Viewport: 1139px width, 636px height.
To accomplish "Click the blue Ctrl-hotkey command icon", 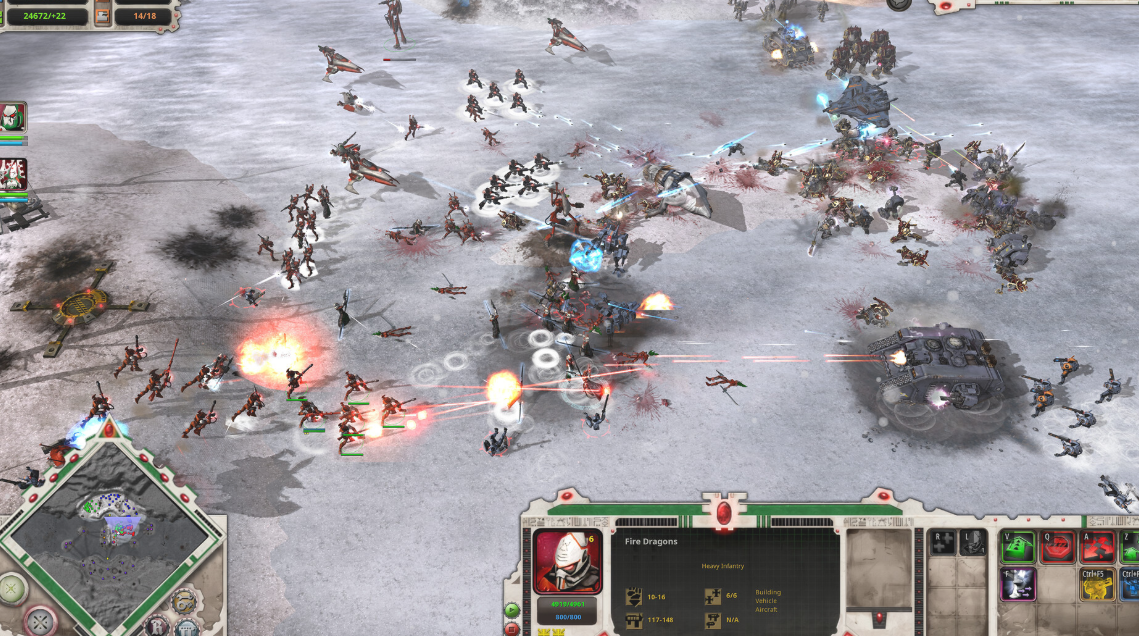I will [1130, 585].
